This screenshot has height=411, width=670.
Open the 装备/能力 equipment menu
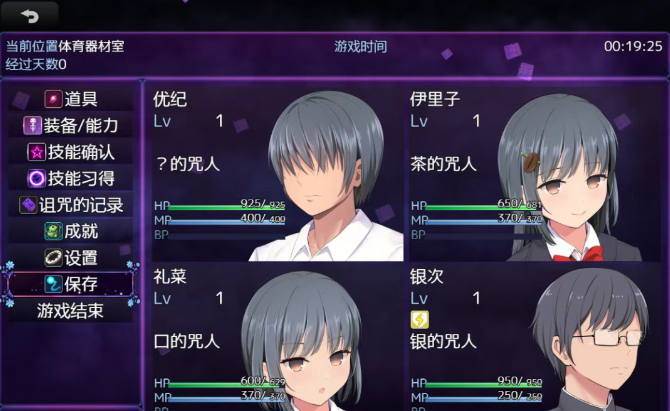(x=71, y=126)
